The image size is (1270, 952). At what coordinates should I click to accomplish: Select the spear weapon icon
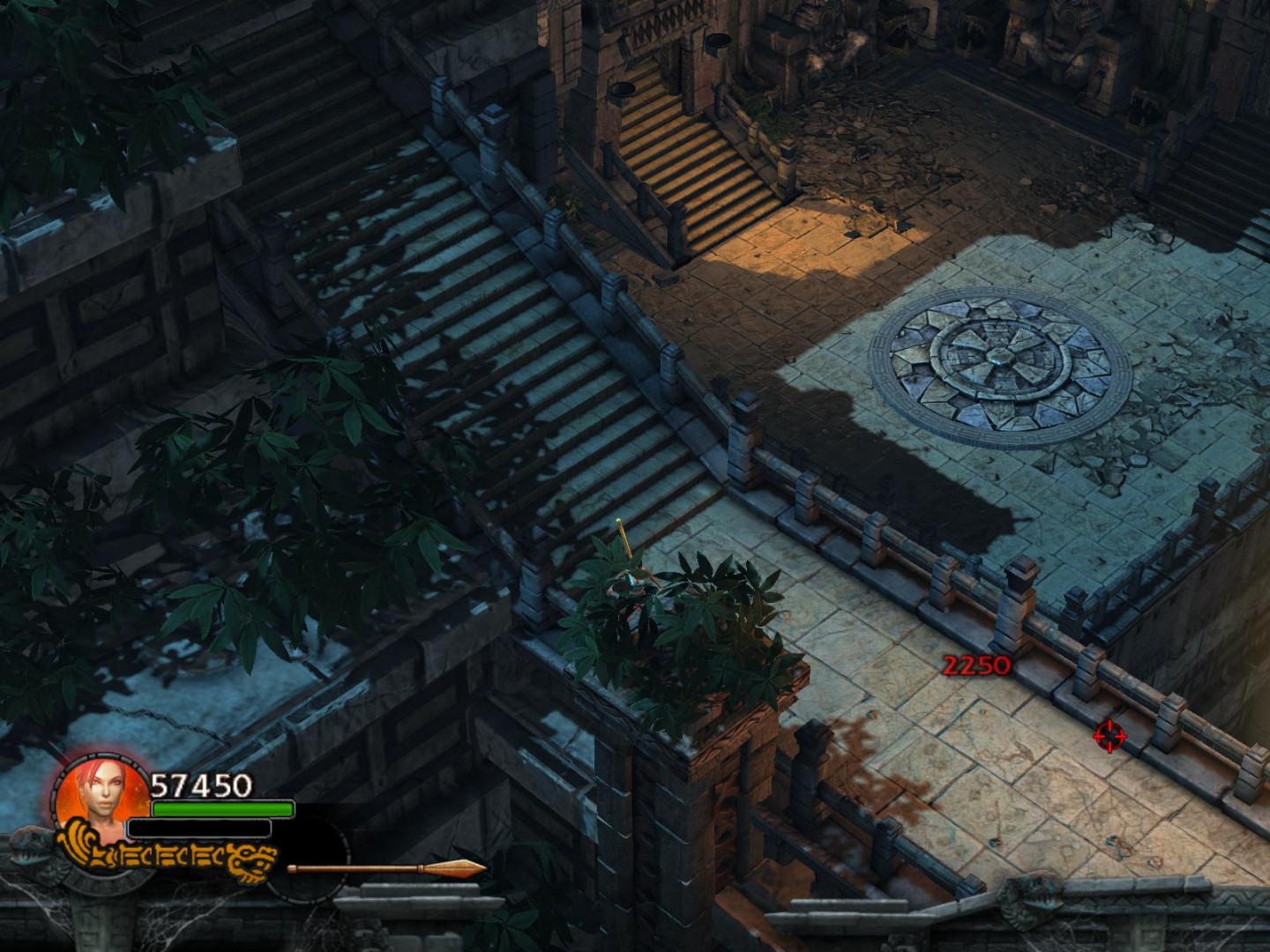(386, 868)
